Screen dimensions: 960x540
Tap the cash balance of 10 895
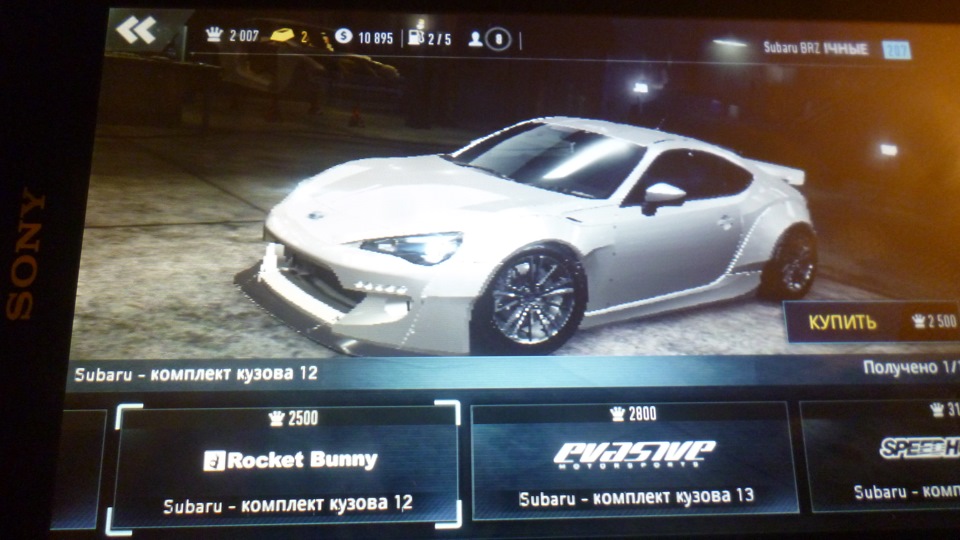click(364, 38)
